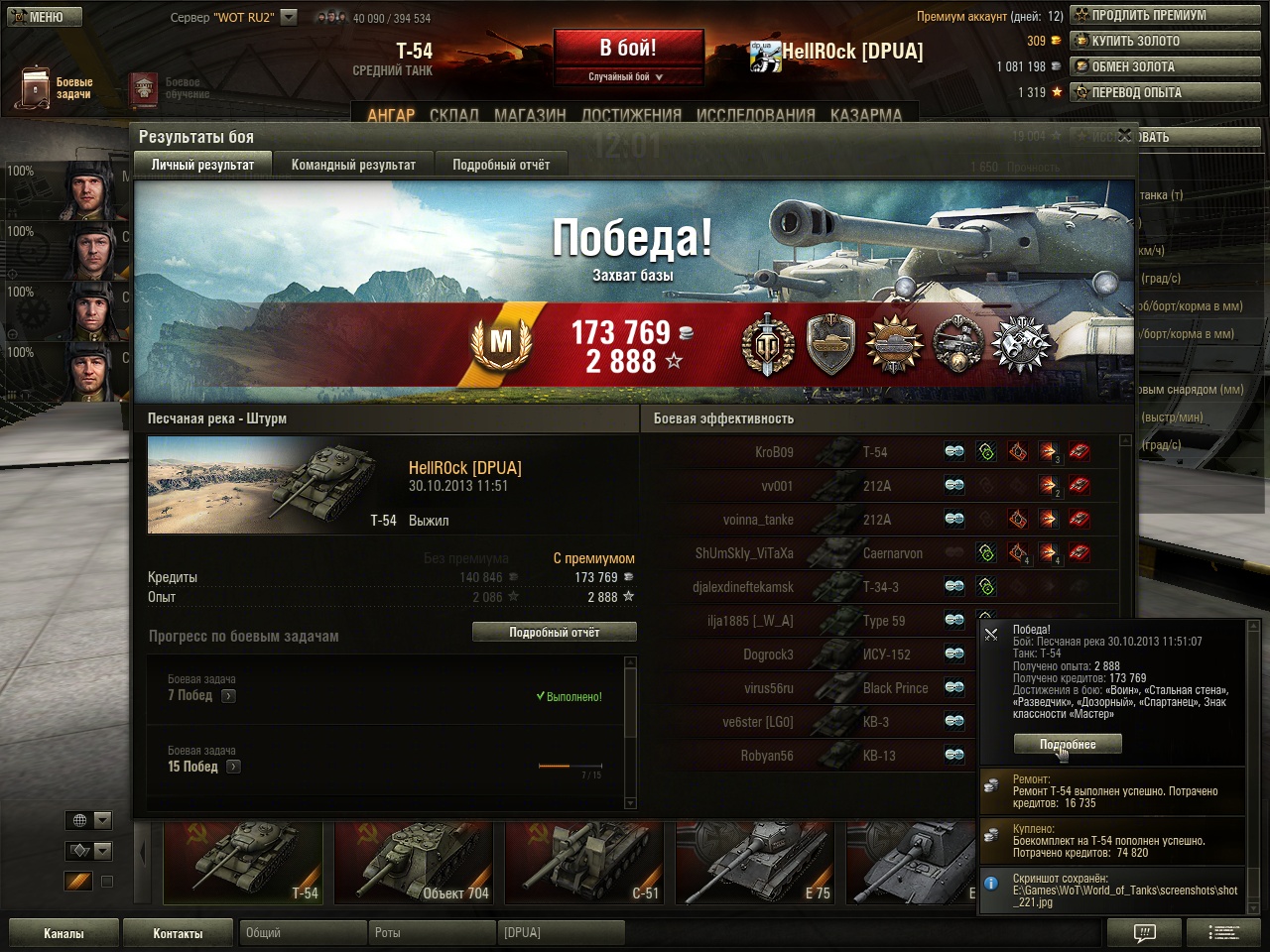The width and height of the screenshot is (1270, 952).
Task: Select the Объект 704 tank thumbnail
Action: coord(412,863)
